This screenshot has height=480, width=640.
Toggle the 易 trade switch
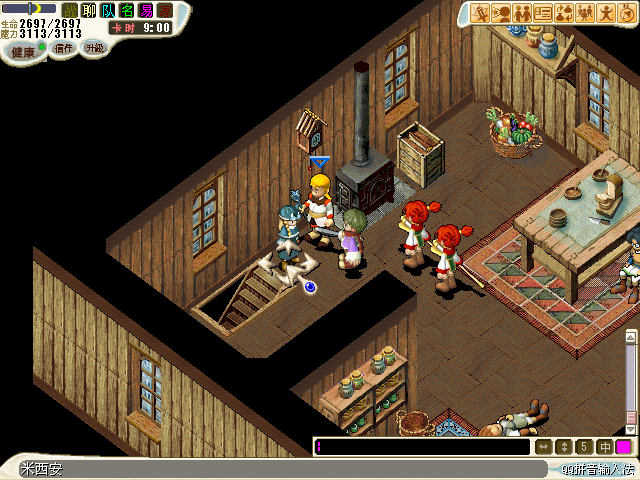point(146,10)
